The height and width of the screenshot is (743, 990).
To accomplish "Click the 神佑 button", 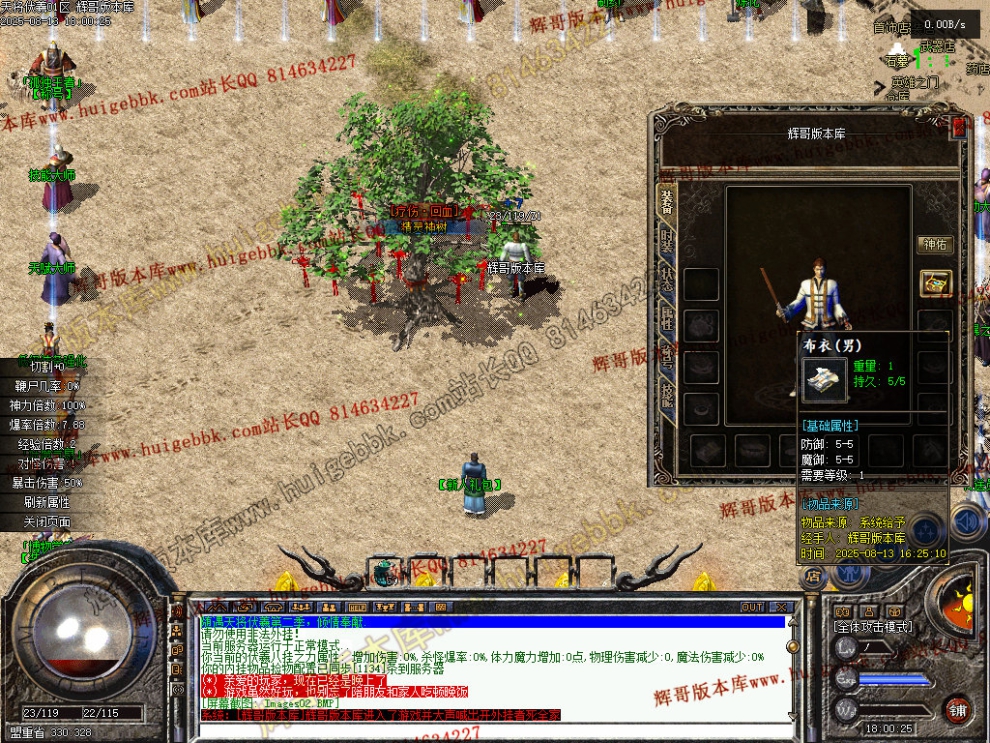I will pos(934,244).
